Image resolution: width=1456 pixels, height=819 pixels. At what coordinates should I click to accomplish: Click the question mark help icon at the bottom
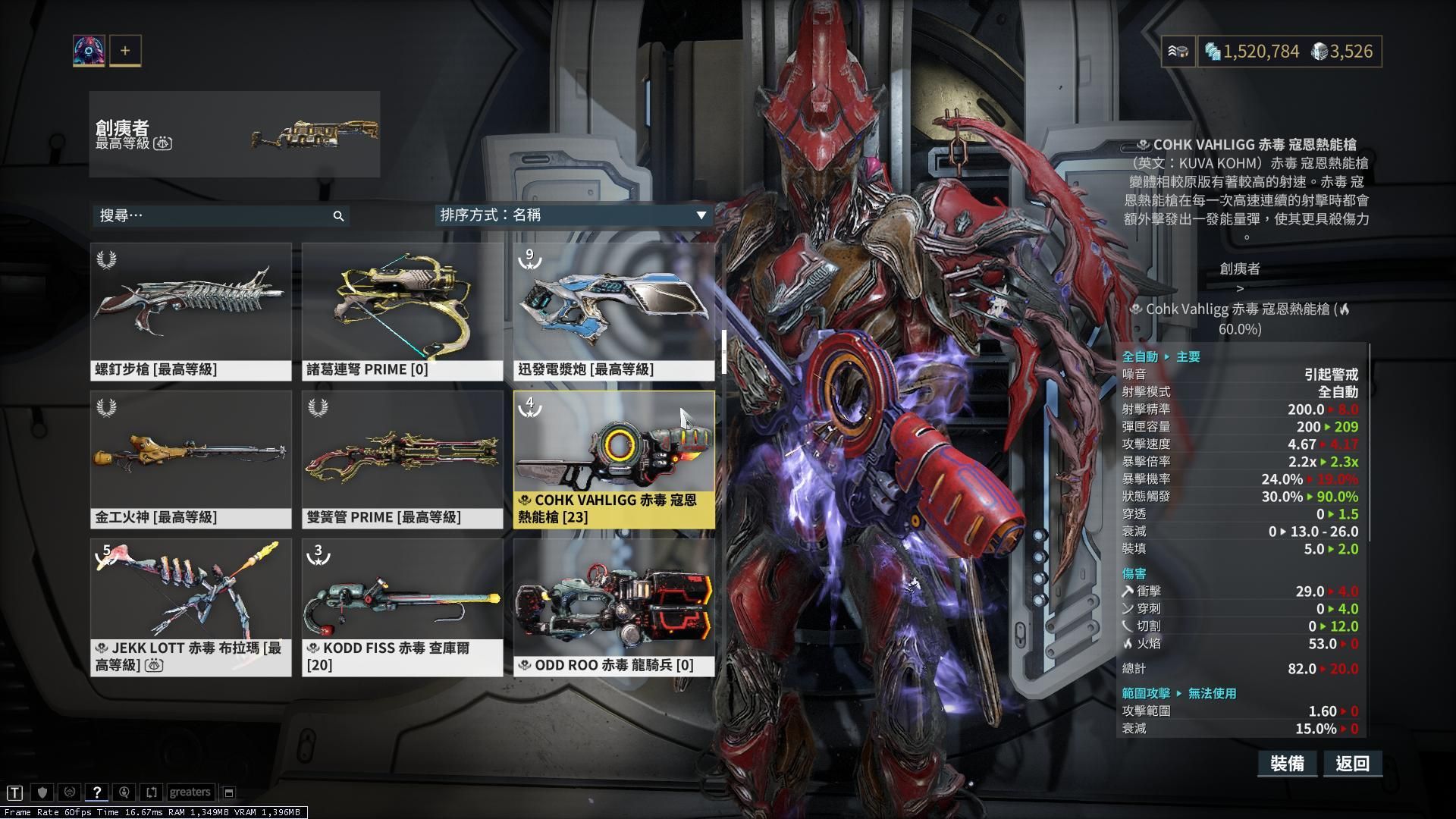tap(97, 792)
